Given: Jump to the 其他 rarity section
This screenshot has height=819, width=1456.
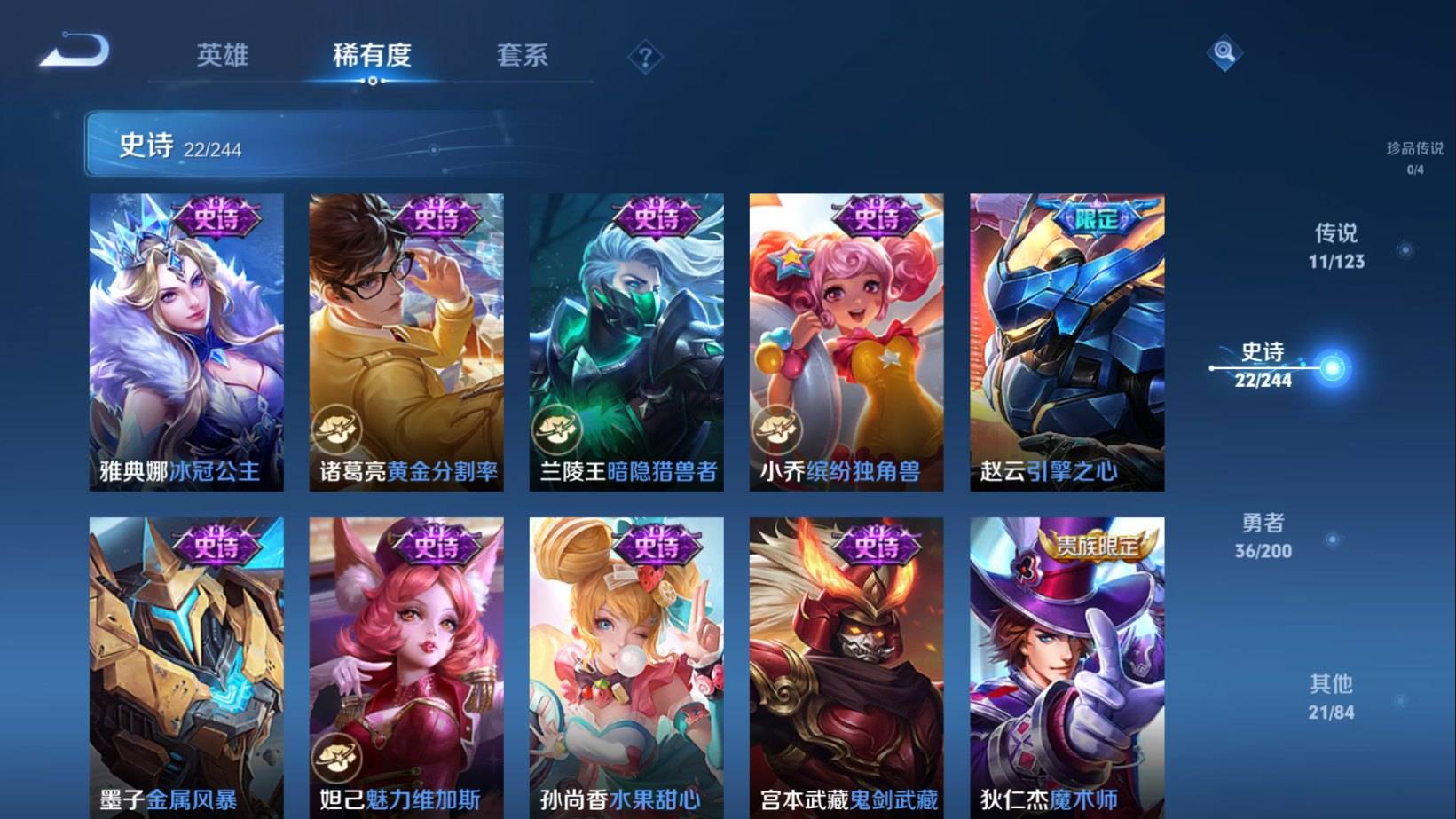Looking at the screenshot, I should (1331, 697).
